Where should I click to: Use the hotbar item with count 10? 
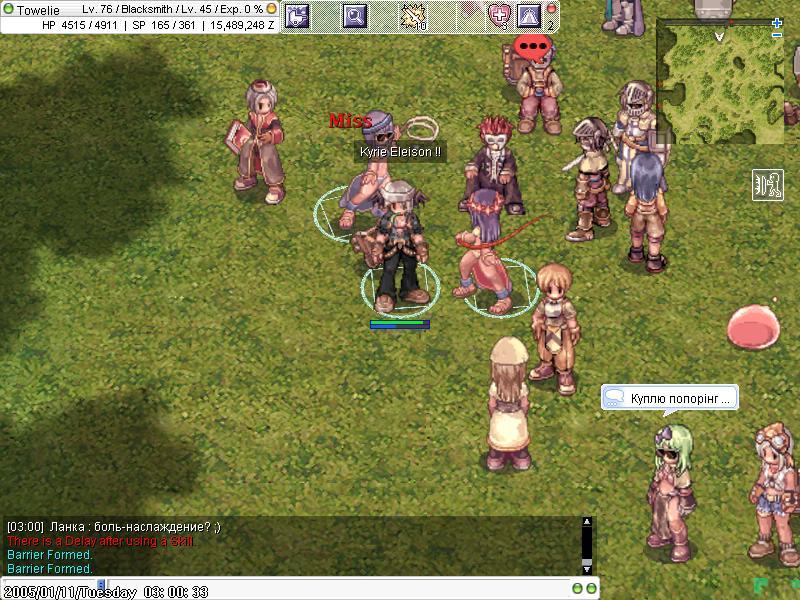(413, 15)
